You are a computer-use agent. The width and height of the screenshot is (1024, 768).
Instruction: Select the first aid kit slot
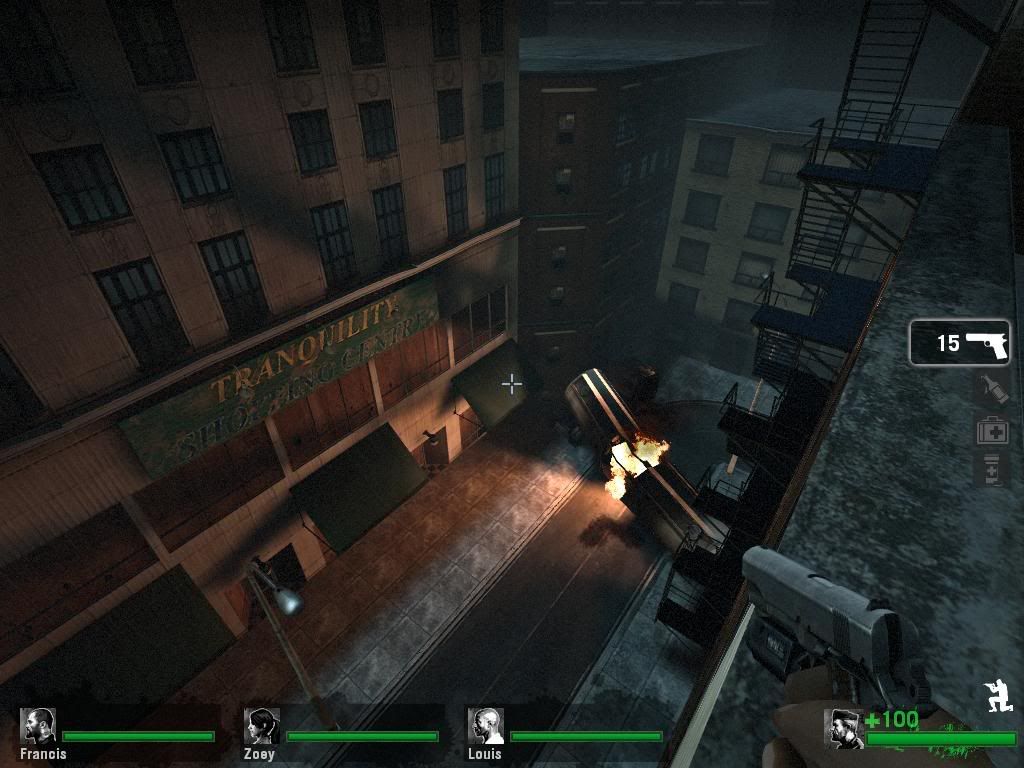pos(992,431)
